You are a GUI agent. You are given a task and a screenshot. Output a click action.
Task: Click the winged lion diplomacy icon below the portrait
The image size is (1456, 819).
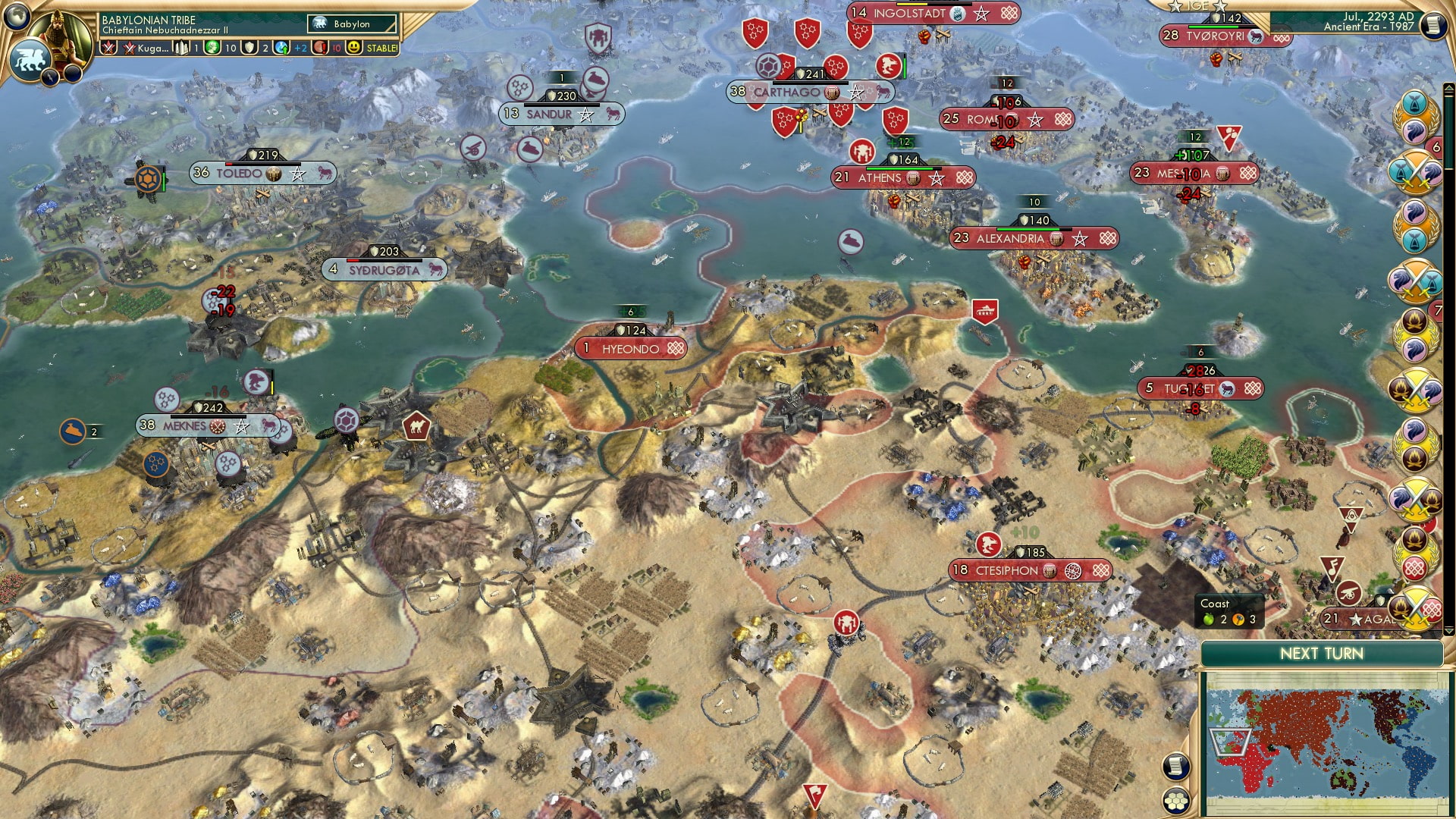pos(31,57)
